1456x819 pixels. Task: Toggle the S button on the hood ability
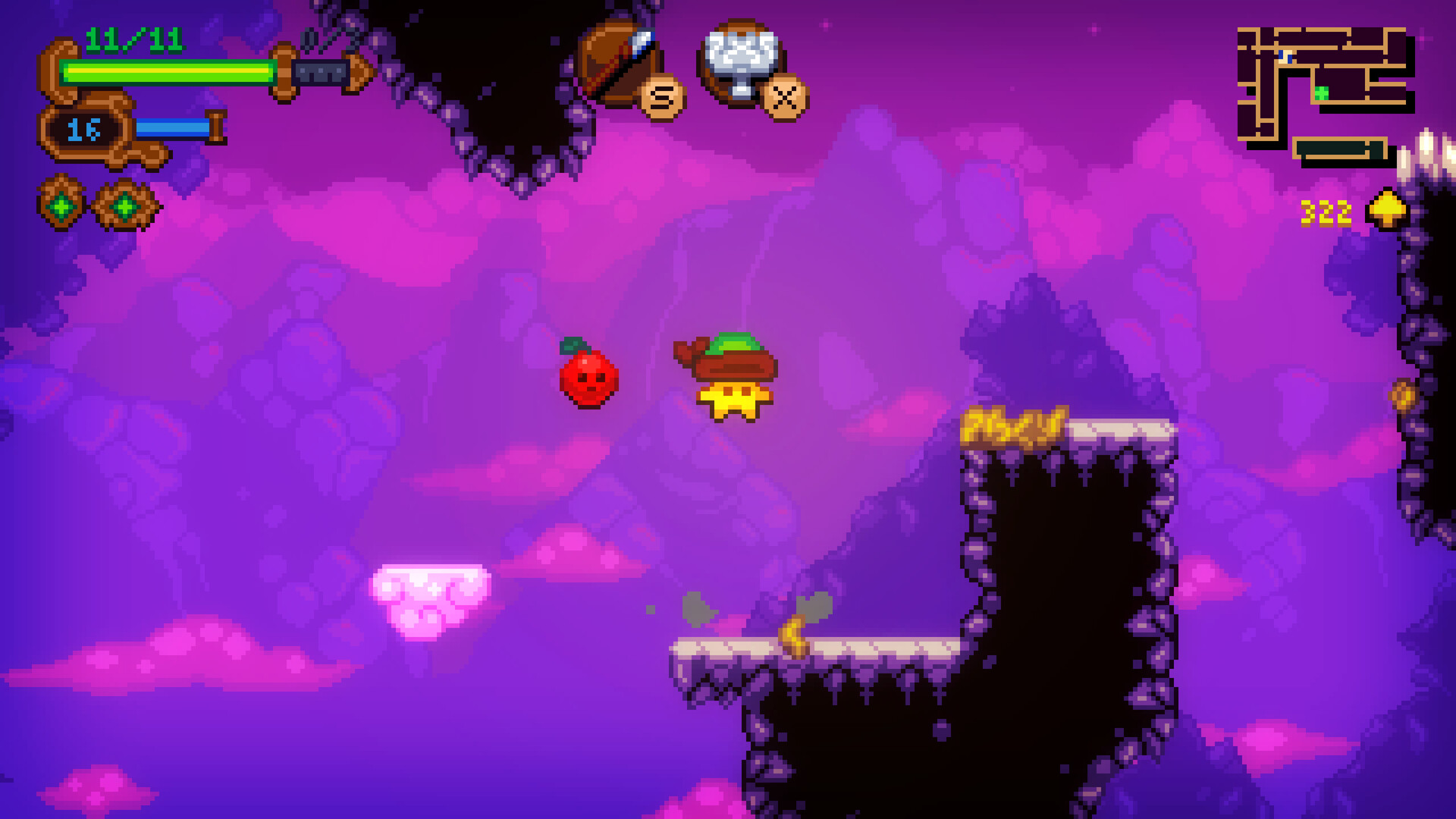(x=662, y=97)
